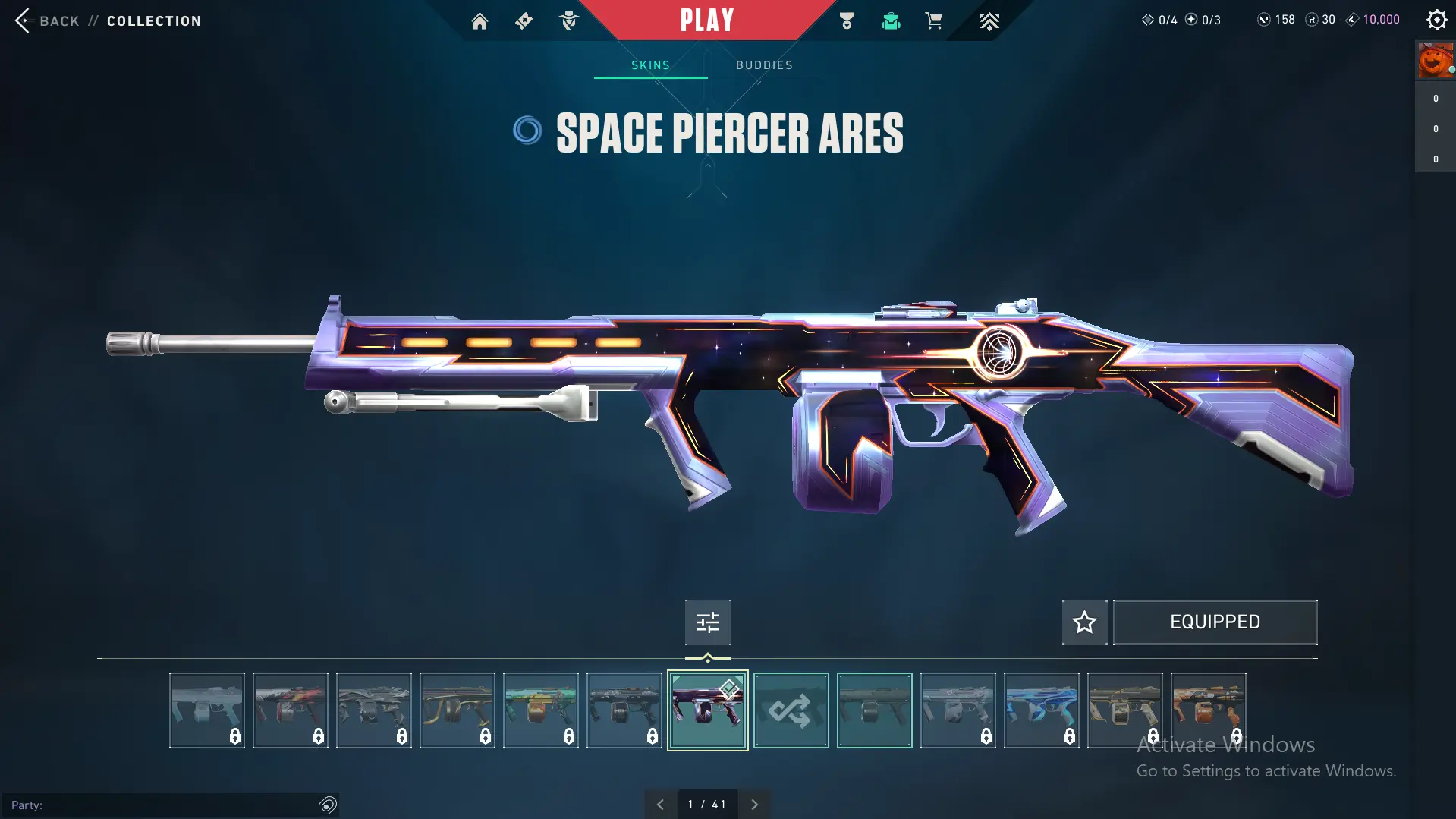The width and height of the screenshot is (1456, 819).
Task: Open the rank chevrons icon
Action: tap(989, 21)
